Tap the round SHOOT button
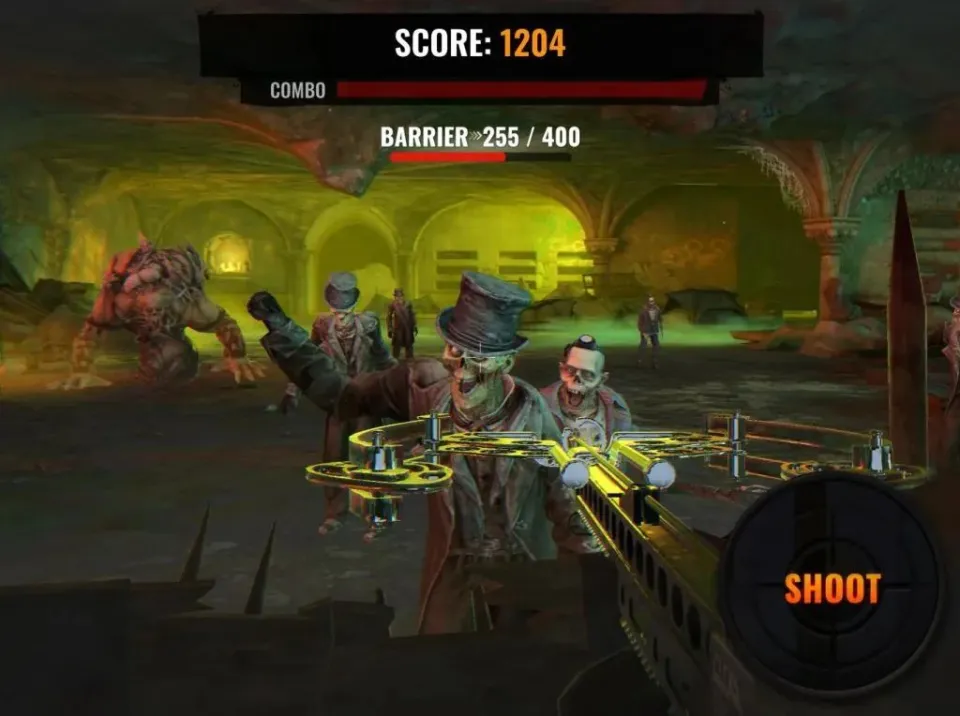The image size is (960, 716). point(832,589)
